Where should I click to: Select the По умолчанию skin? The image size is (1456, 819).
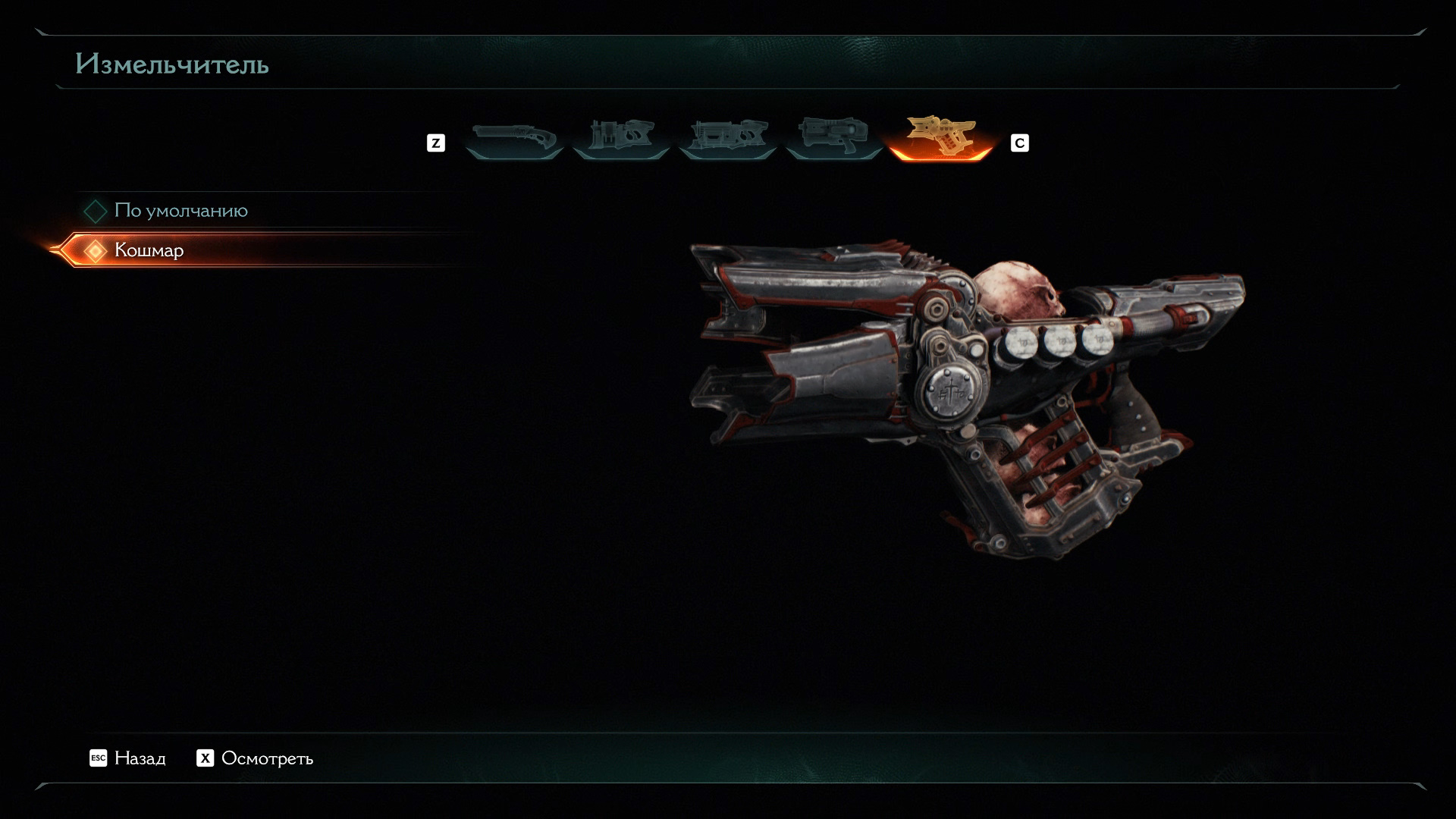click(180, 211)
